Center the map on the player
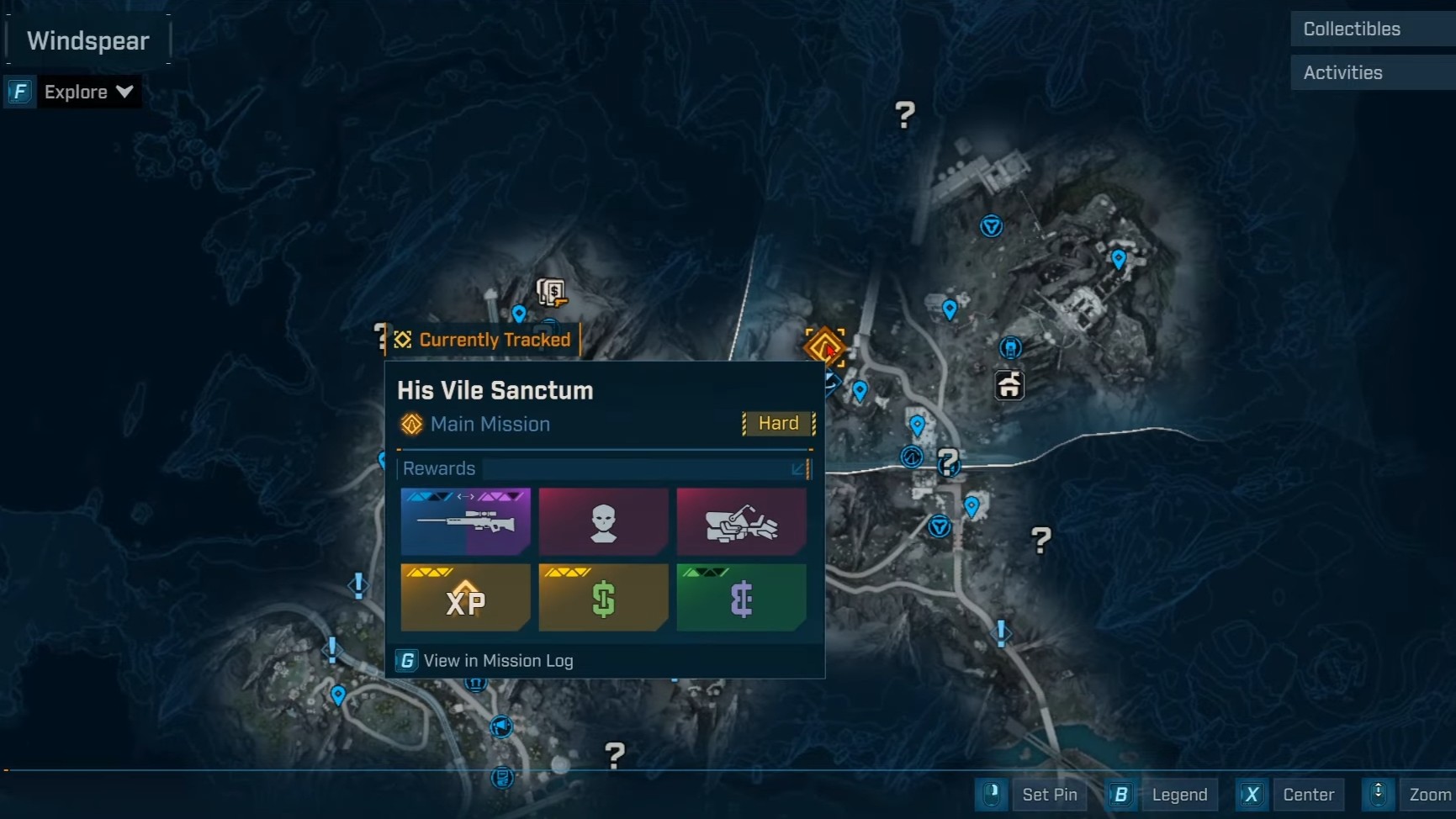 [1307, 795]
